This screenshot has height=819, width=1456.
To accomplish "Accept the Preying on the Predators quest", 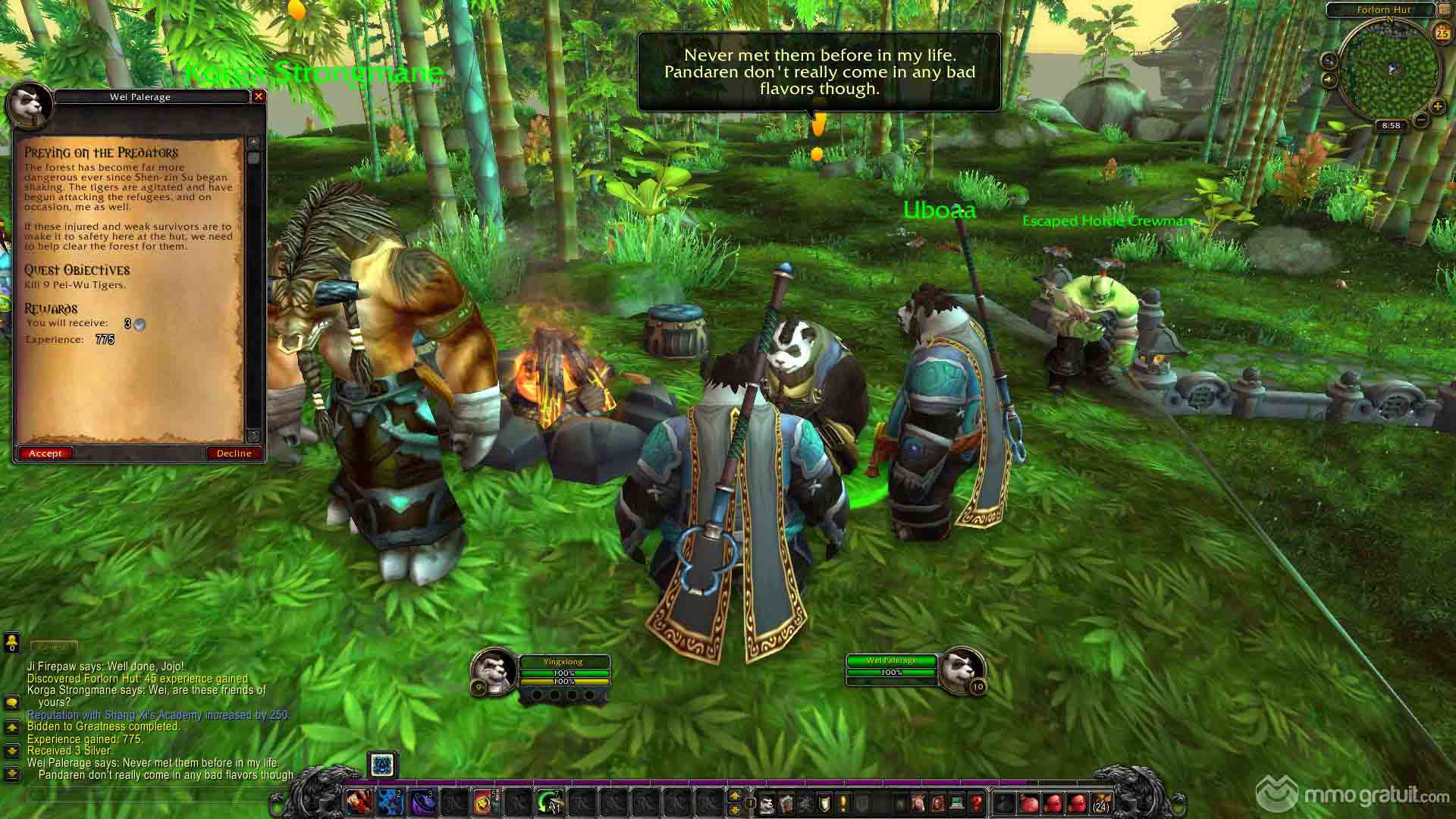I will (45, 453).
